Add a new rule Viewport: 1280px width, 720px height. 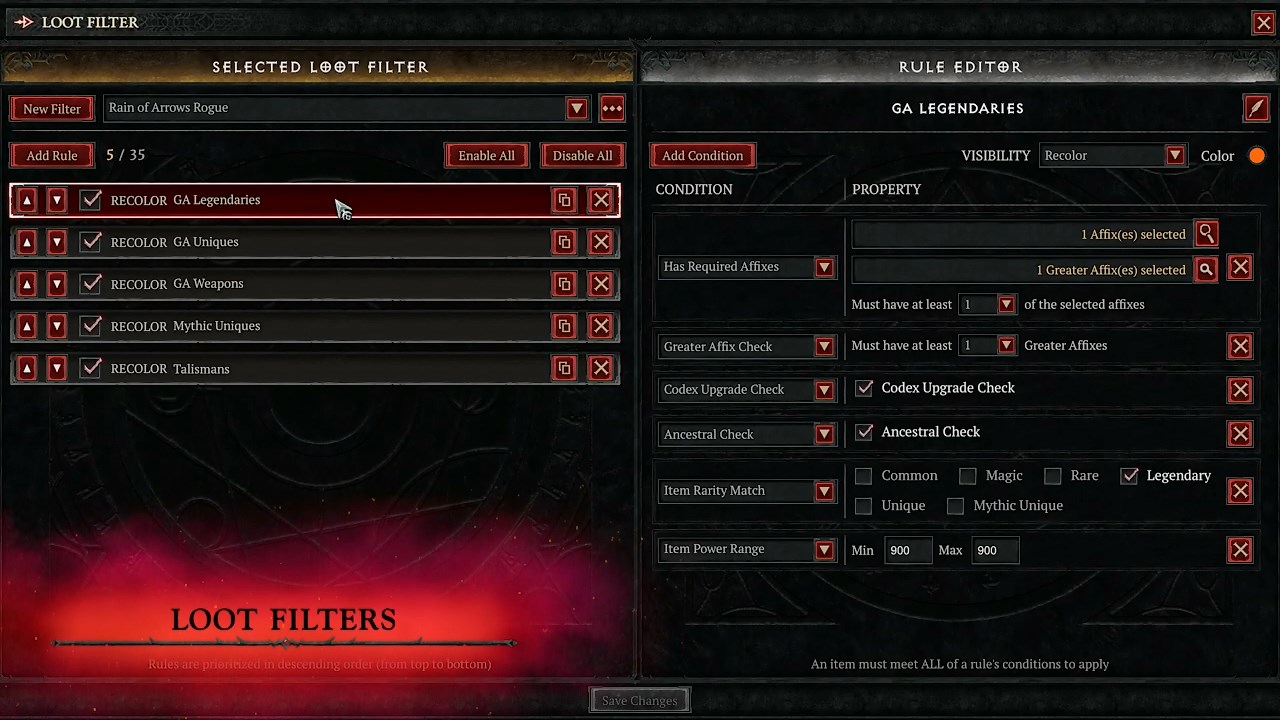pos(52,156)
